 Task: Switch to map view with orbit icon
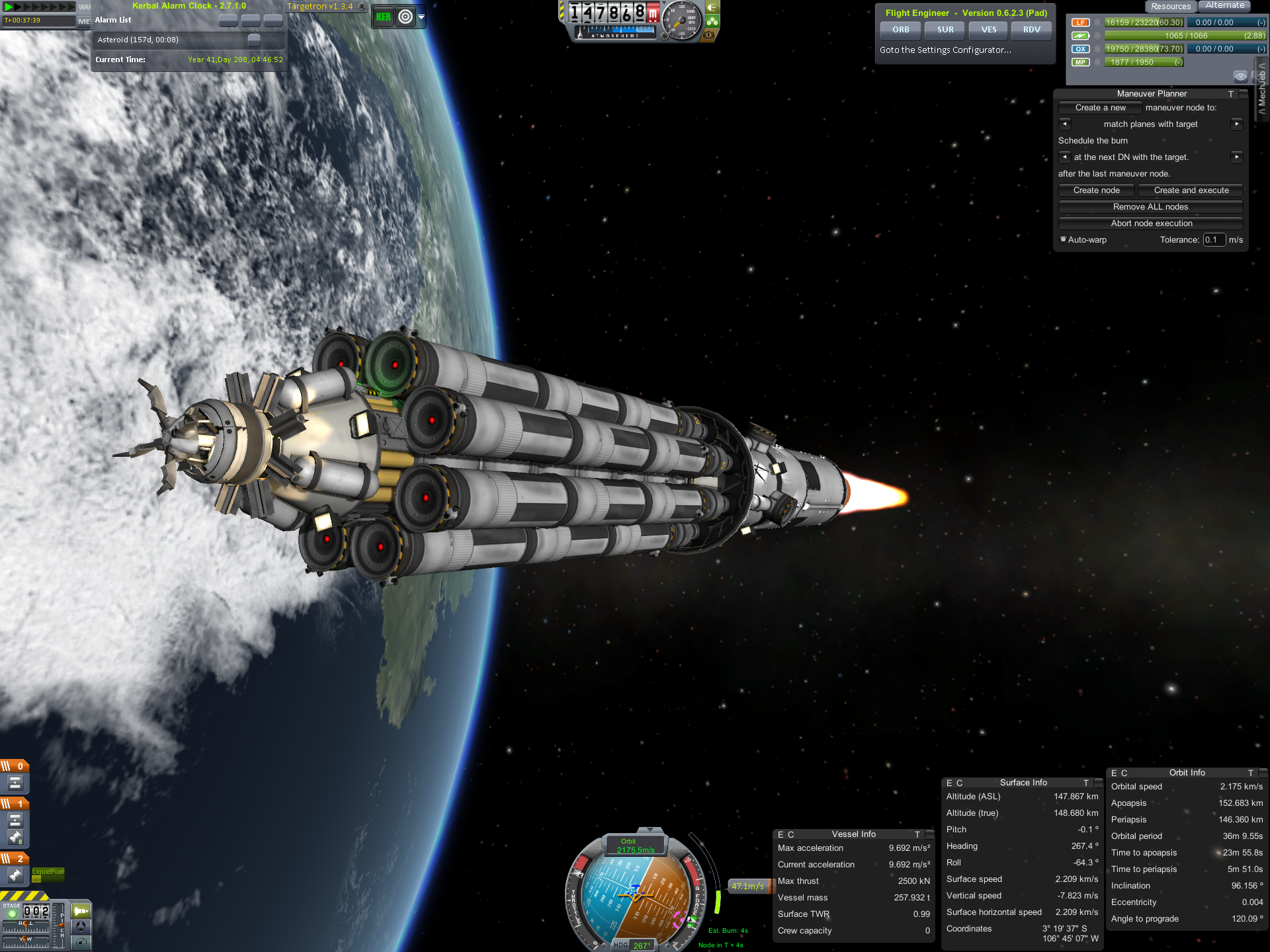pos(405,17)
